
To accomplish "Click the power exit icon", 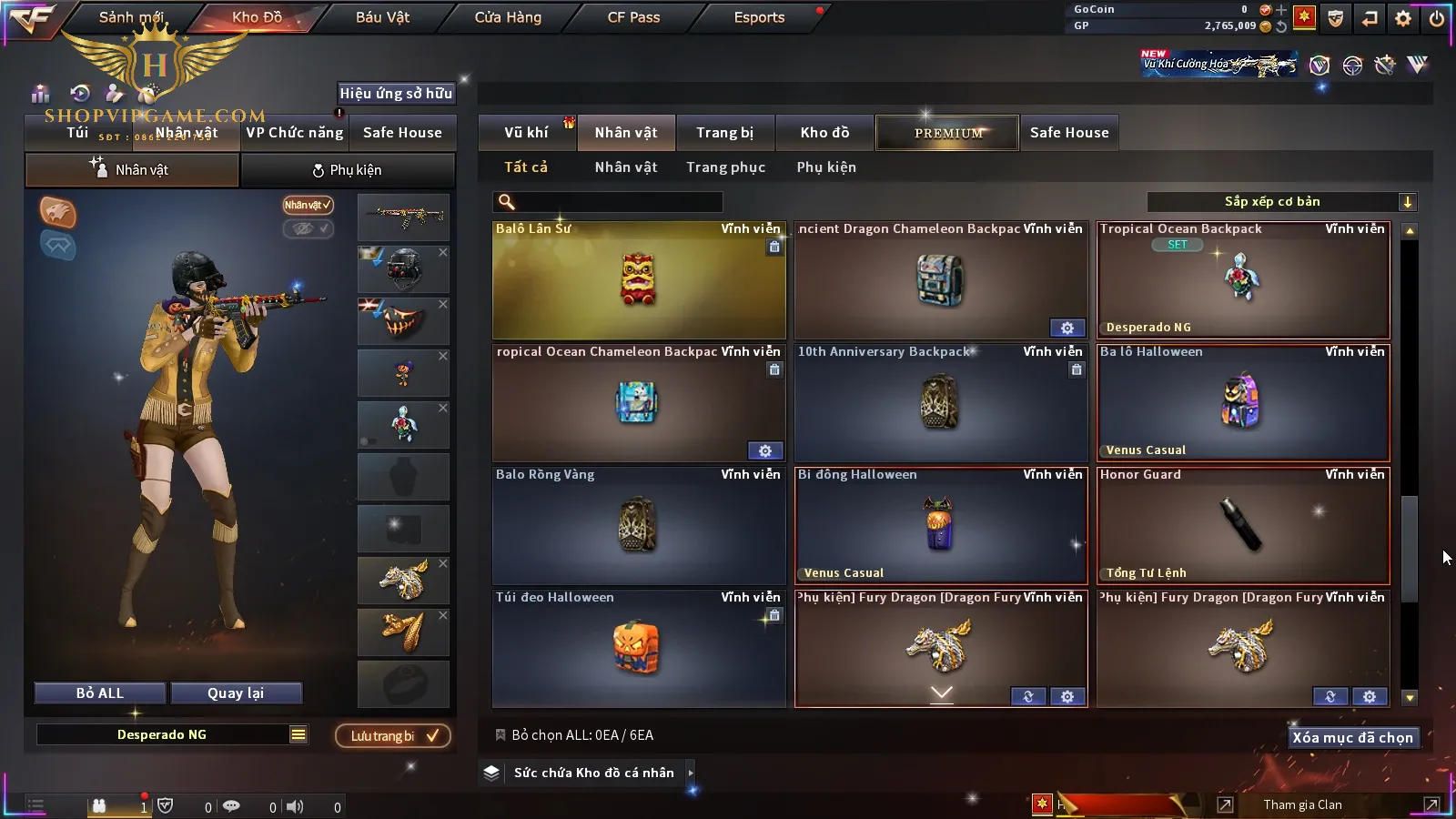I will click(x=1436, y=18).
